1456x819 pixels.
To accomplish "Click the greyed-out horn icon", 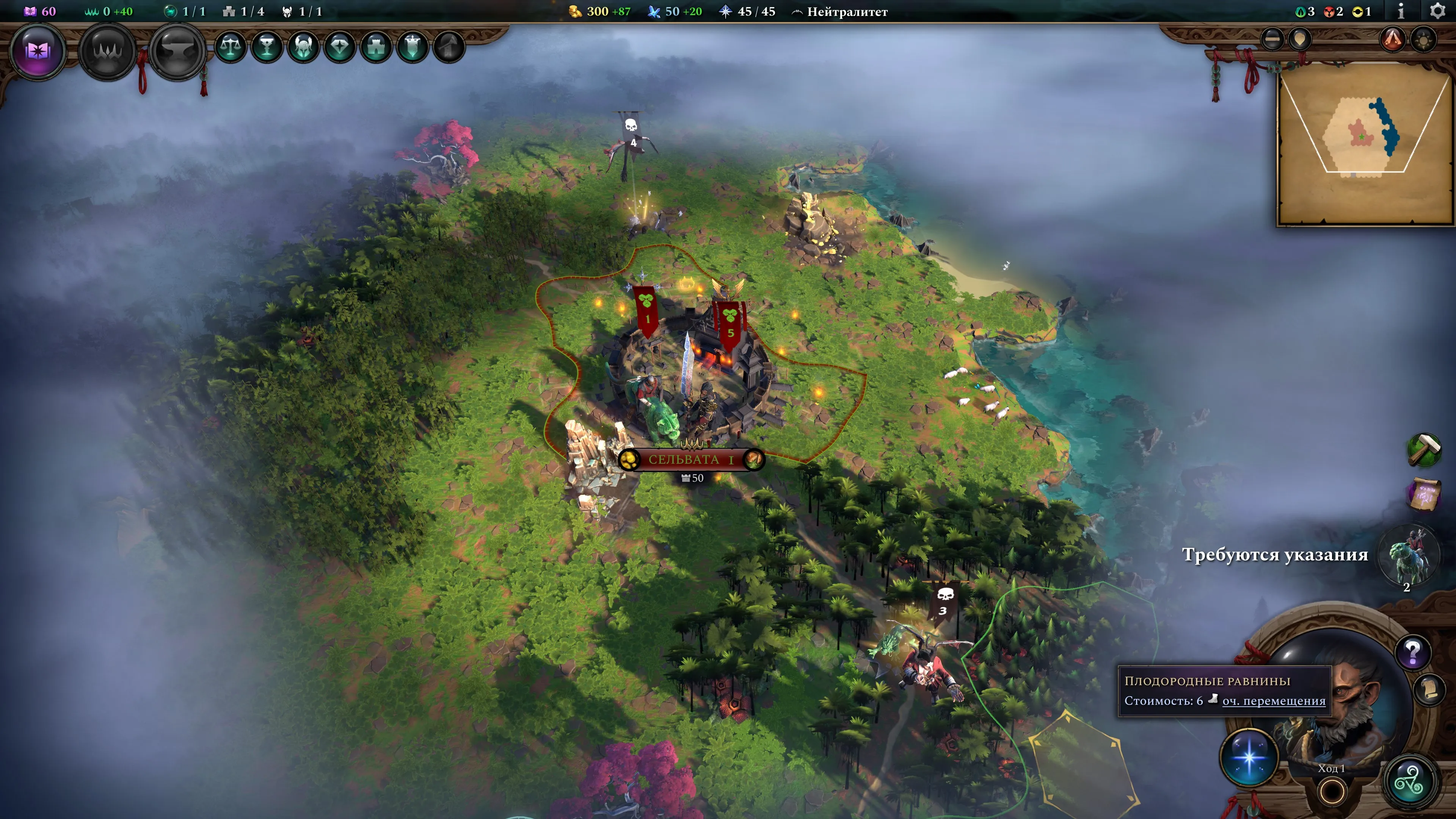I will (x=449, y=47).
